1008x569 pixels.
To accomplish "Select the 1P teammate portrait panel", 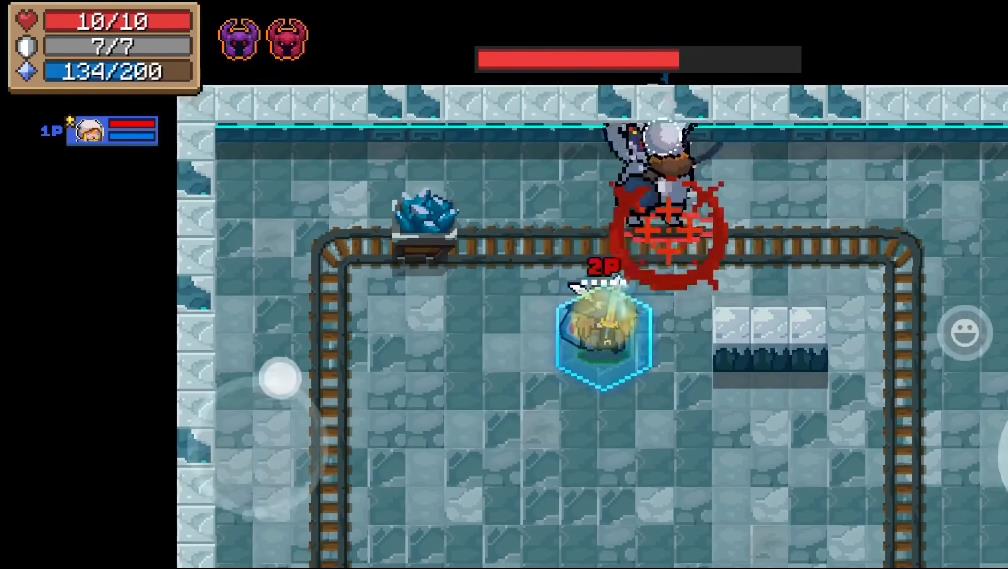I will (111, 131).
